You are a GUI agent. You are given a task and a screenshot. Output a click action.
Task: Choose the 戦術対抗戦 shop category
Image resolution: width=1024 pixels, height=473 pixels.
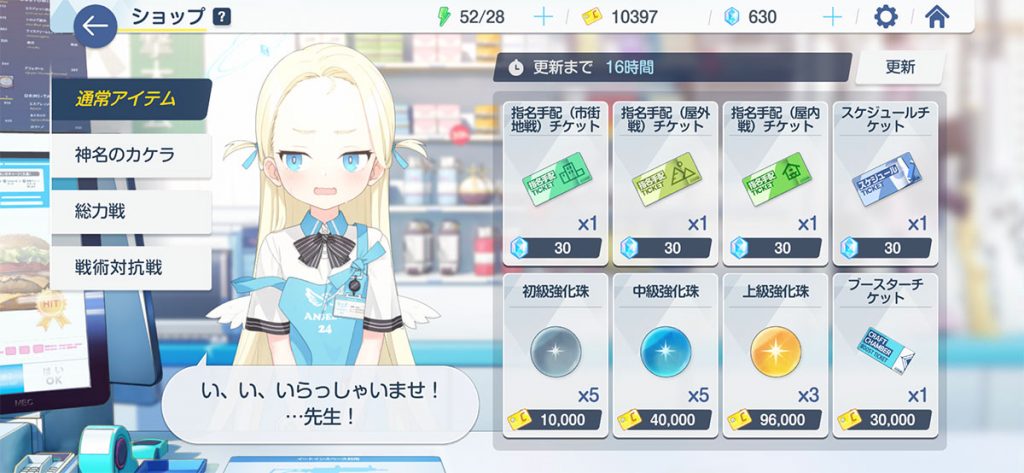pos(130,267)
